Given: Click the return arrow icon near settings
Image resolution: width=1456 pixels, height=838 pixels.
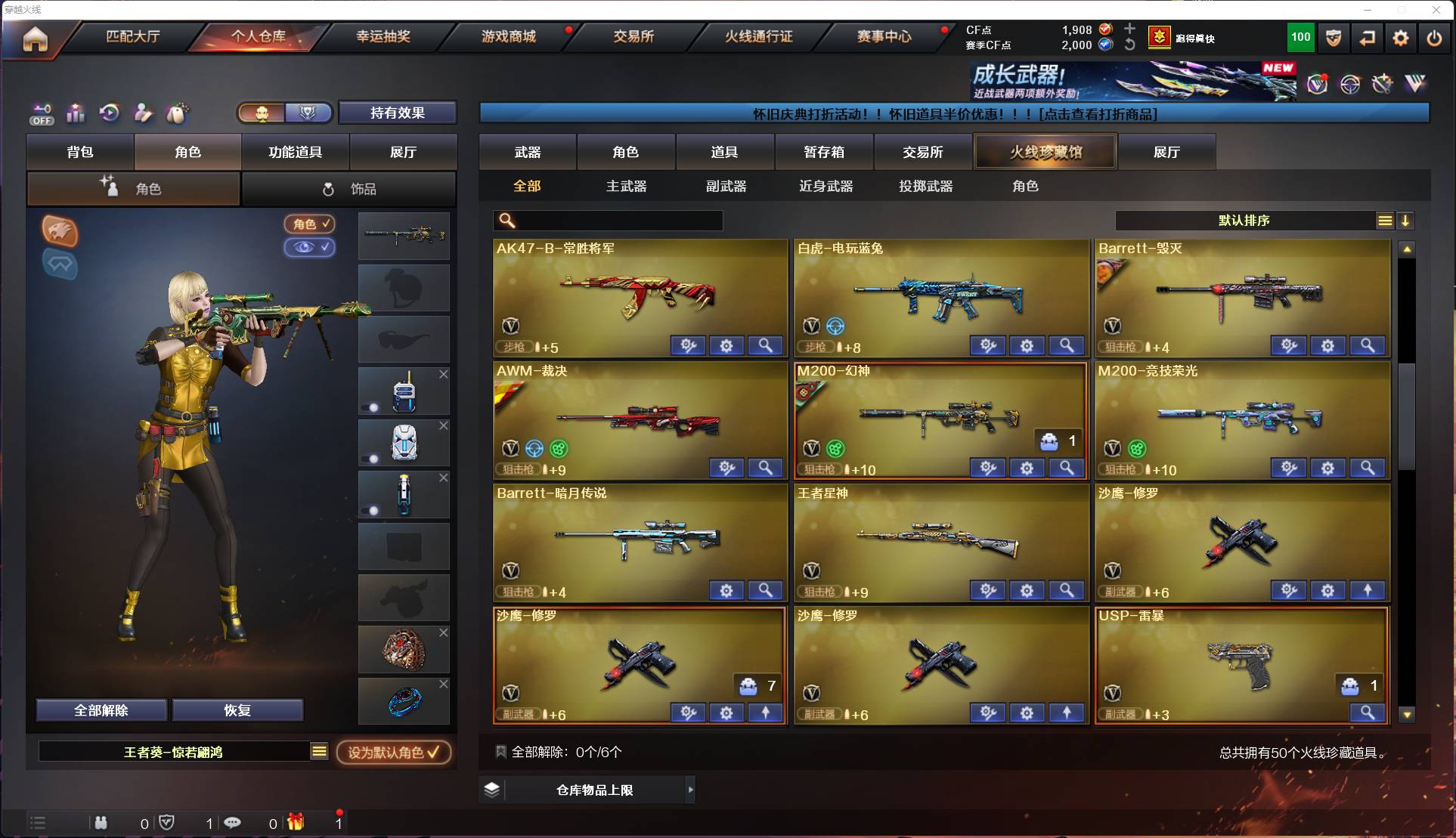Looking at the screenshot, I should click(1368, 37).
